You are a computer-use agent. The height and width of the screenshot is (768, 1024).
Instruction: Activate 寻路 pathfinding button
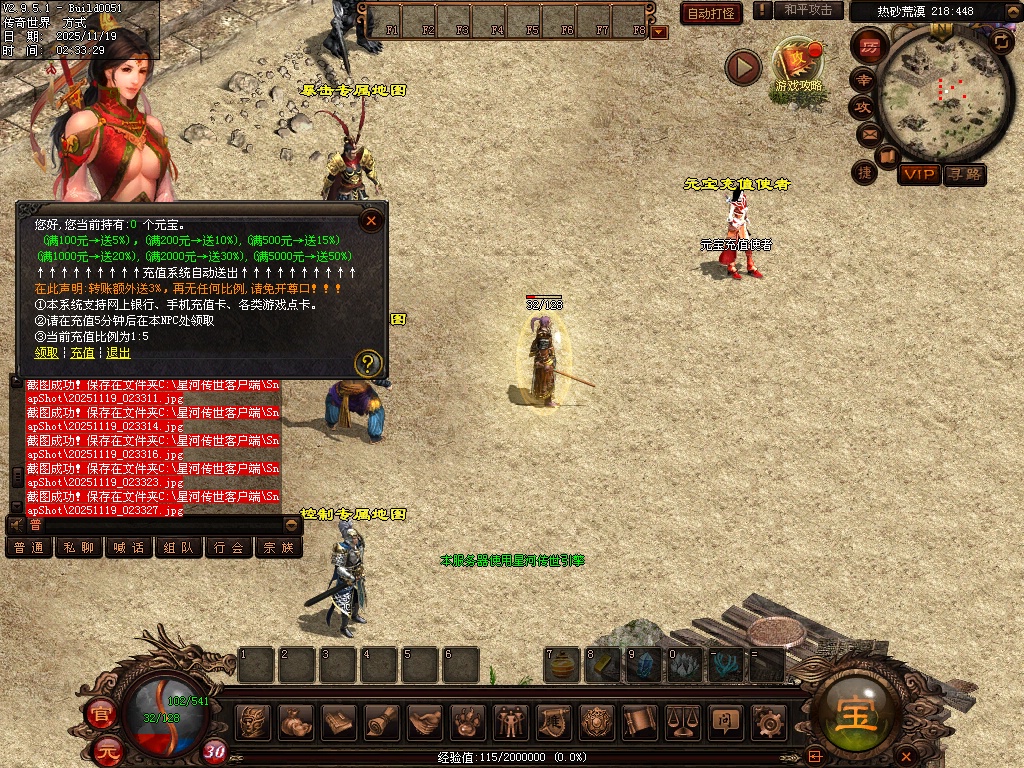pos(964,175)
